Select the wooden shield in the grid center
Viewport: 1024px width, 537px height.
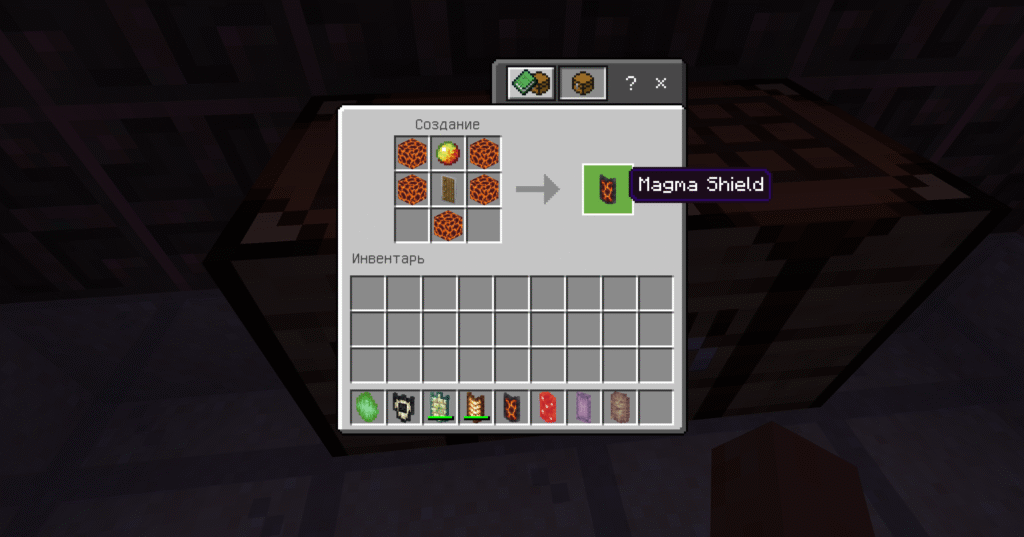[x=447, y=189]
